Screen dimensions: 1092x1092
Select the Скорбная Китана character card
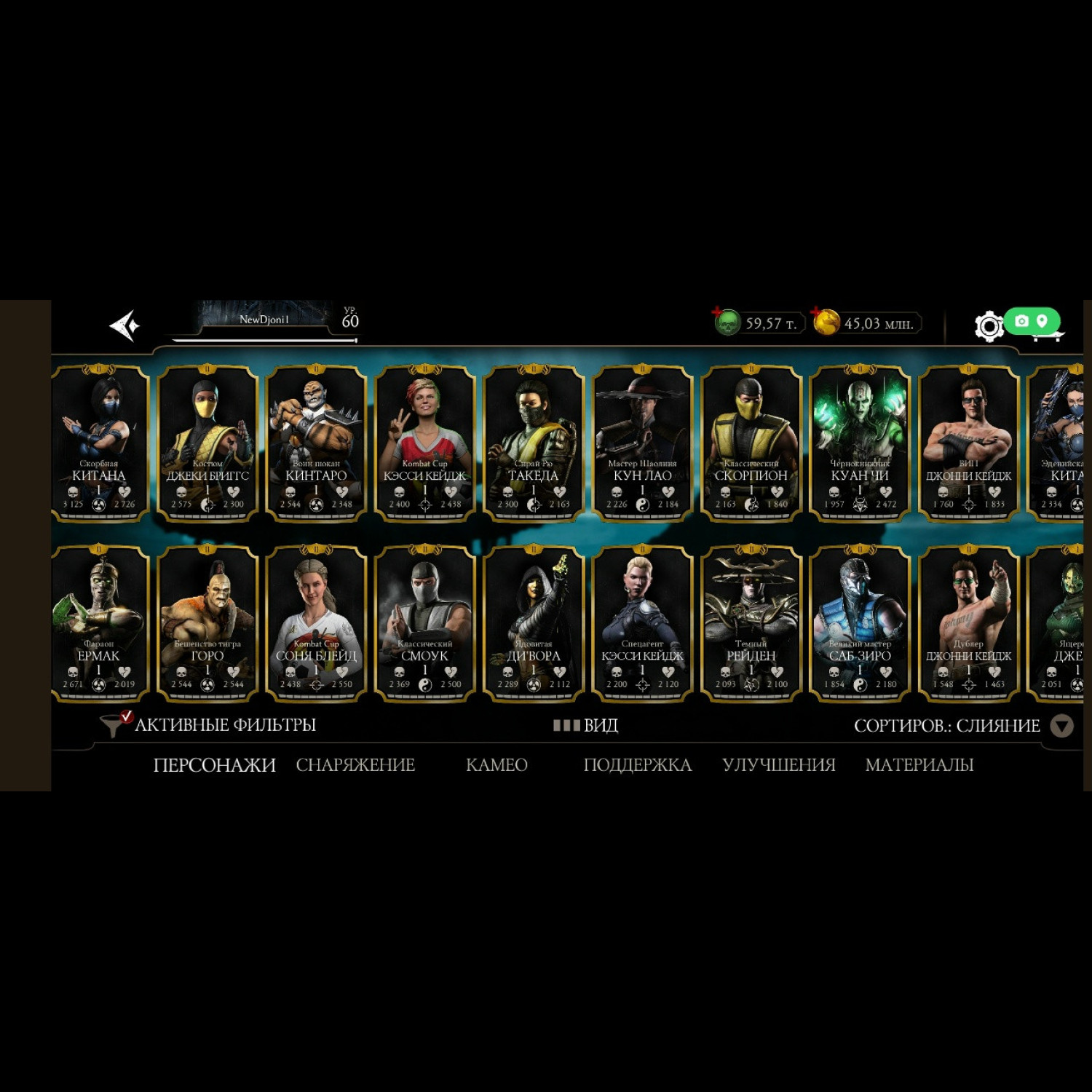click(x=99, y=443)
